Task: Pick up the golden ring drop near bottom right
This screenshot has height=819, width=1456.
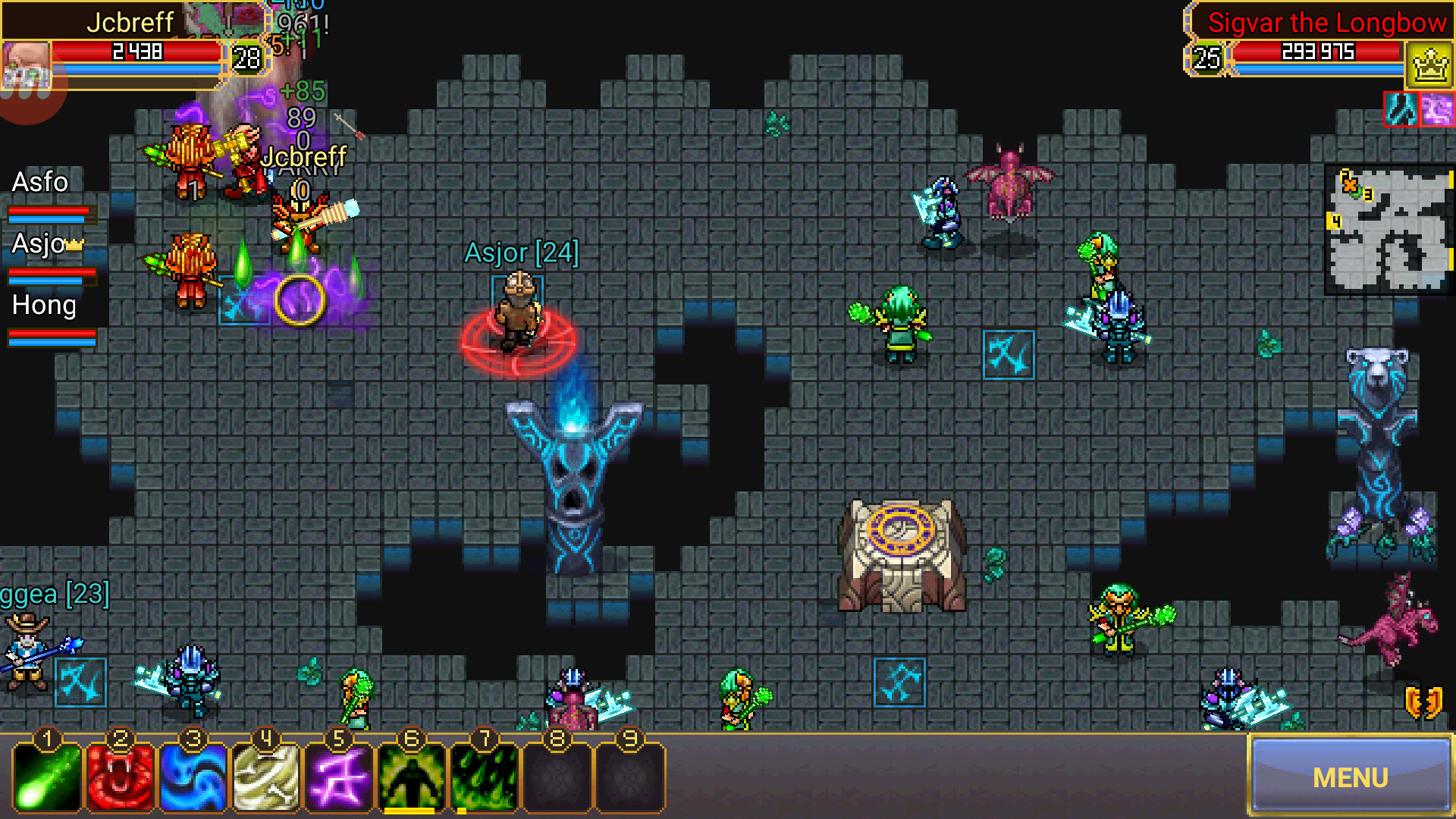Action: 1423,701
